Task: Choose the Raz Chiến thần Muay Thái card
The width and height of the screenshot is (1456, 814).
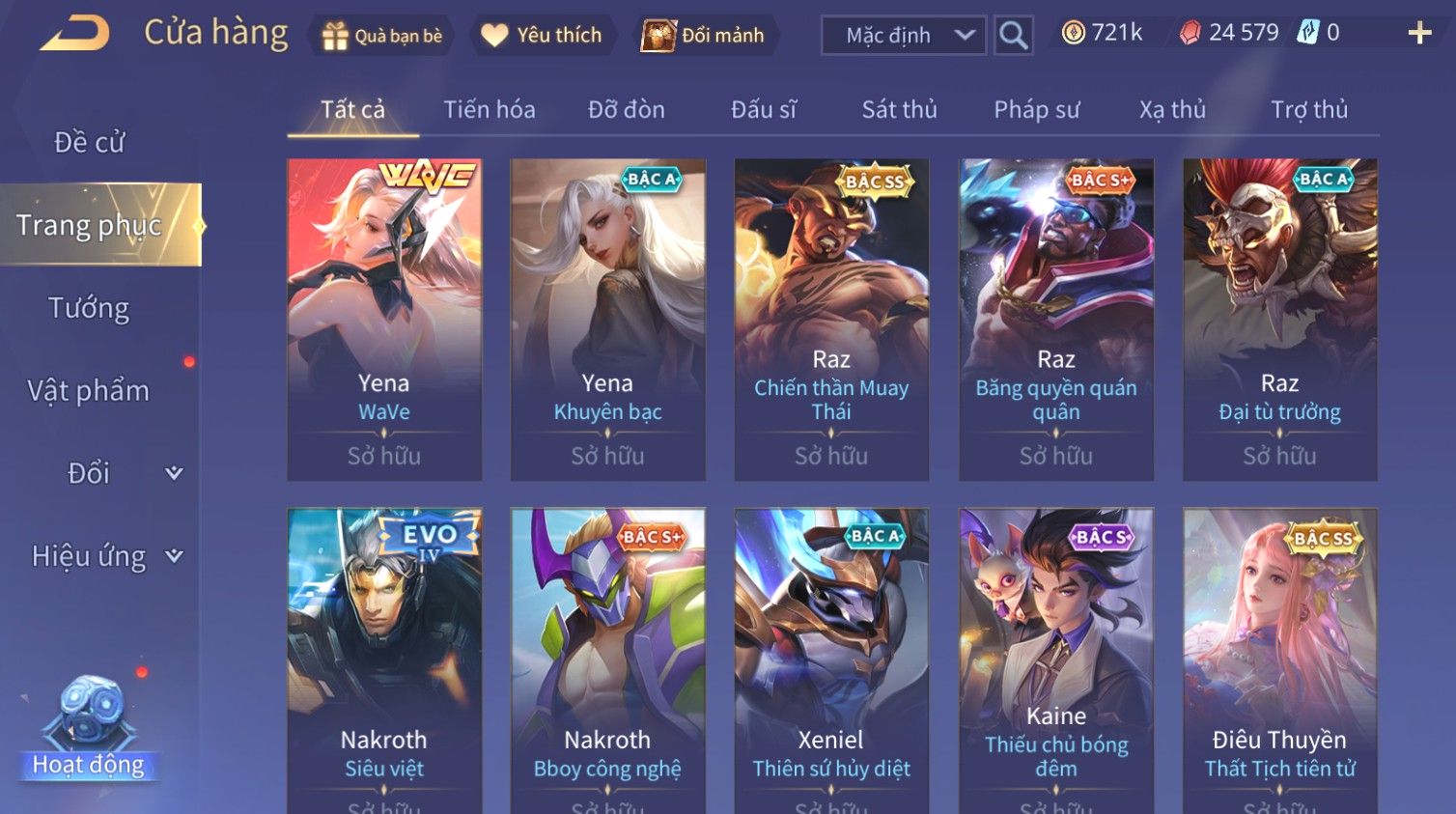Action: point(831,319)
